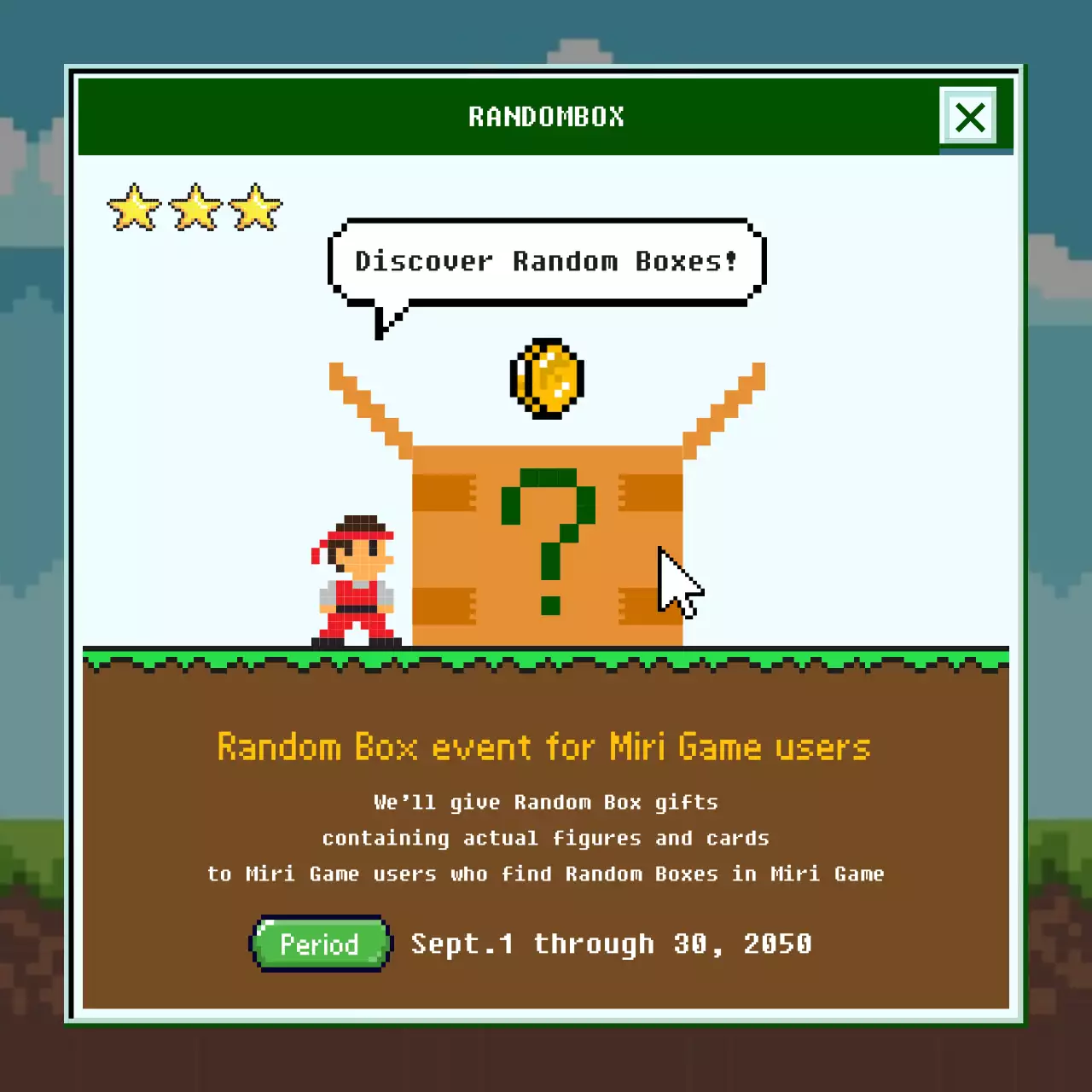Select the event date Sept.1 through 30, 2050
The height and width of the screenshot is (1092, 1092).
(x=612, y=944)
